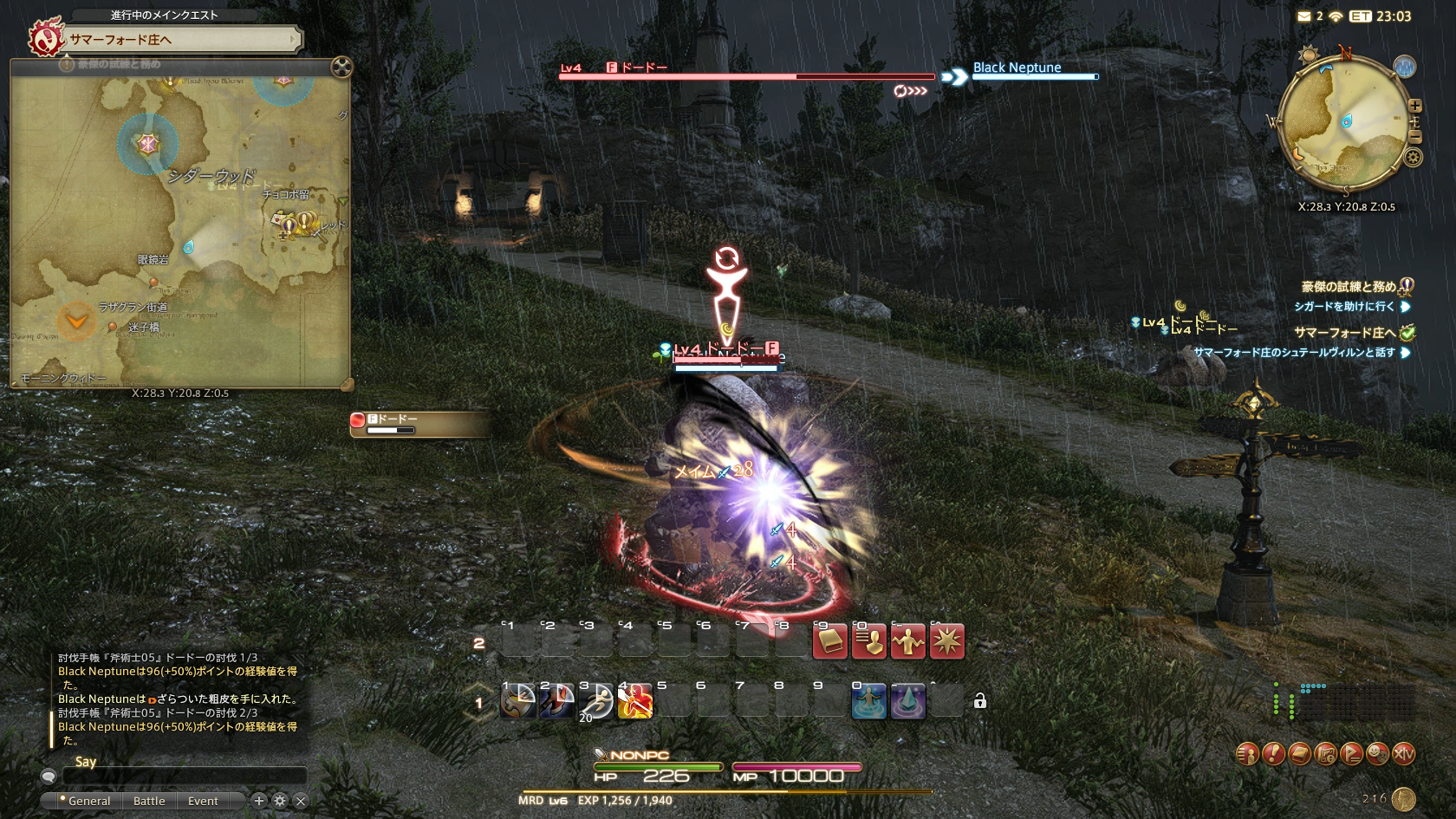The height and width of the screenshot is (819, 1456).
Task: Use the Return crystal hotbar icon
Action: 907,701
